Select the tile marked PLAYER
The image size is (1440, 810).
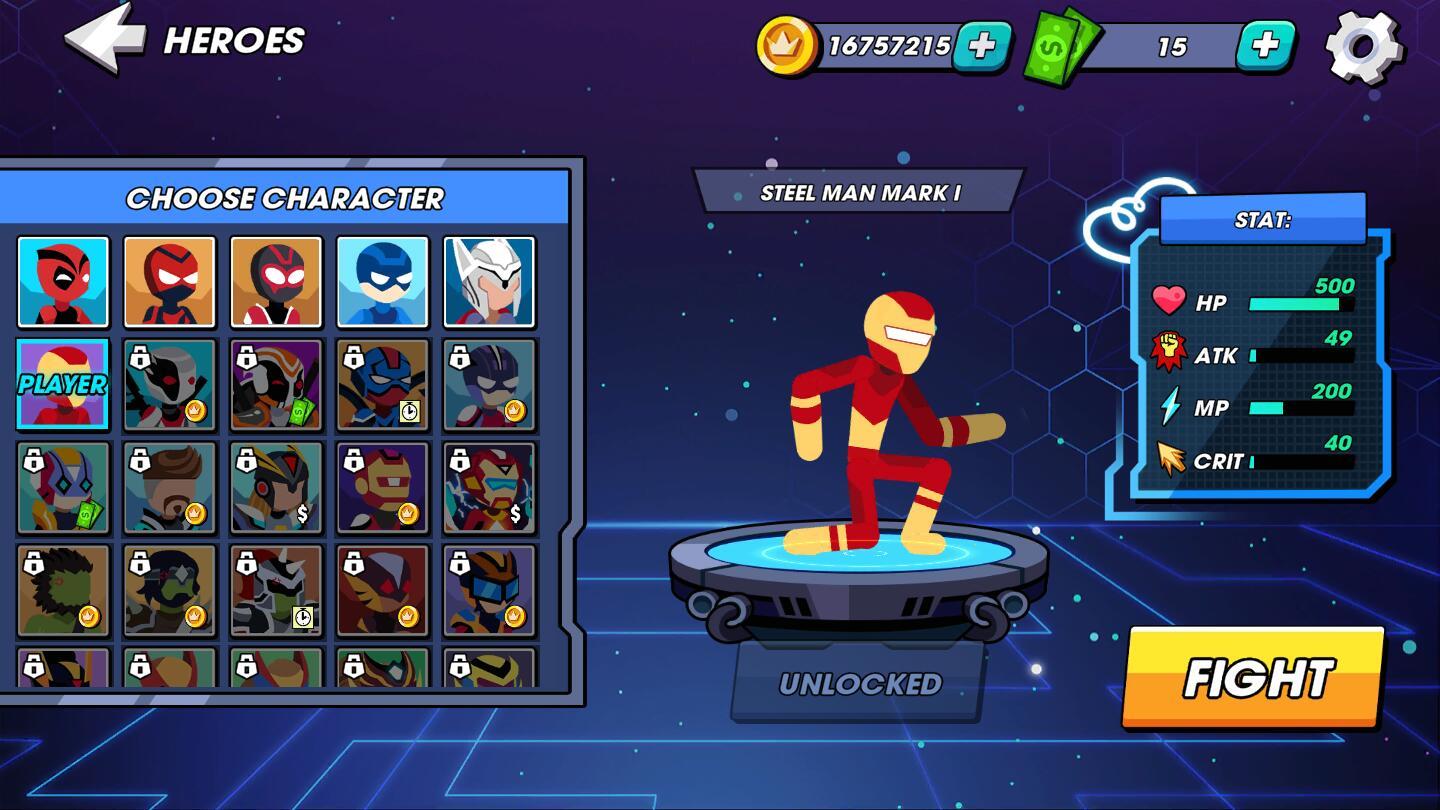click(63, 385)
